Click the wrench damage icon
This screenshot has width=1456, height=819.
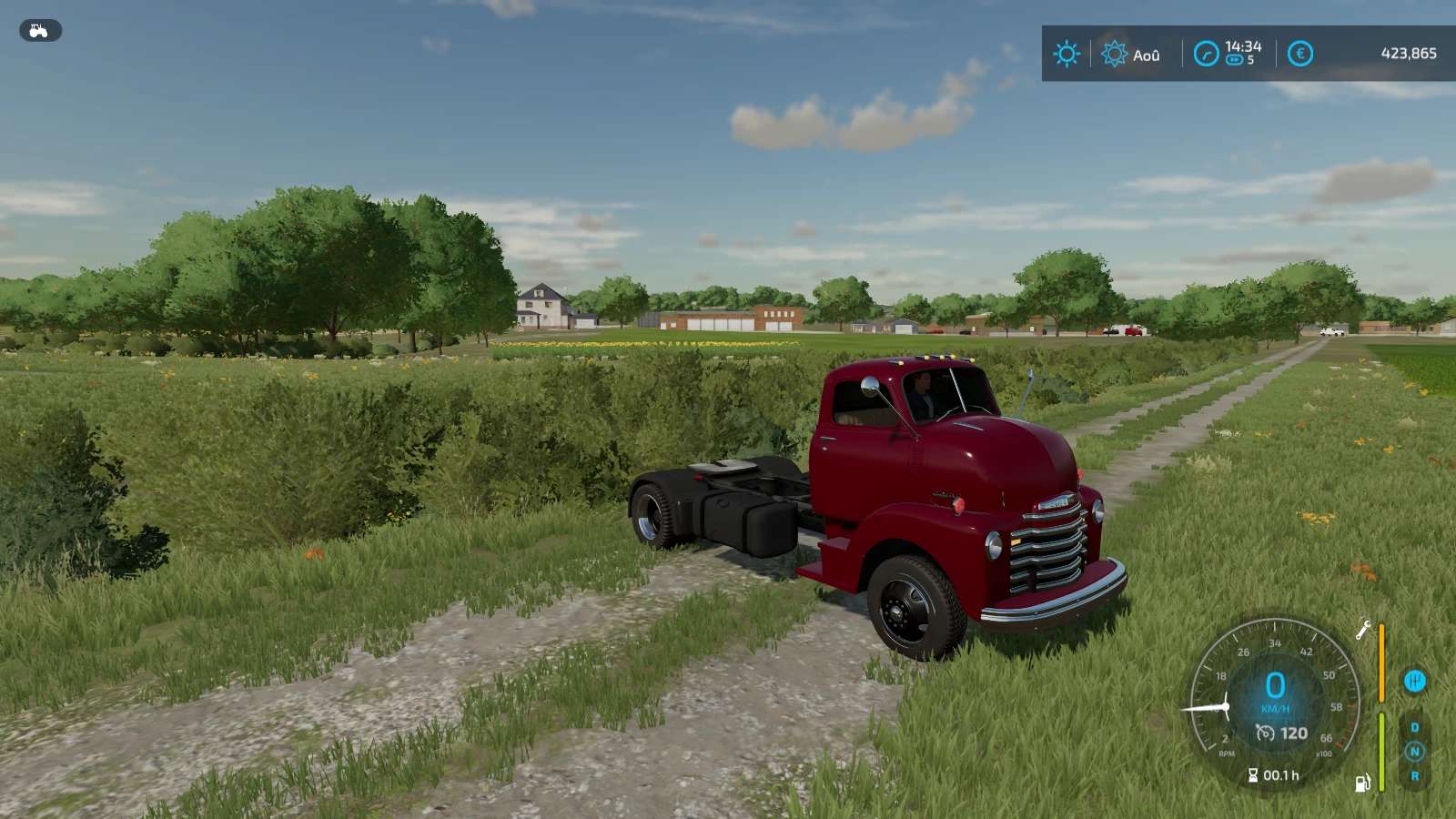click(1363, 630)
